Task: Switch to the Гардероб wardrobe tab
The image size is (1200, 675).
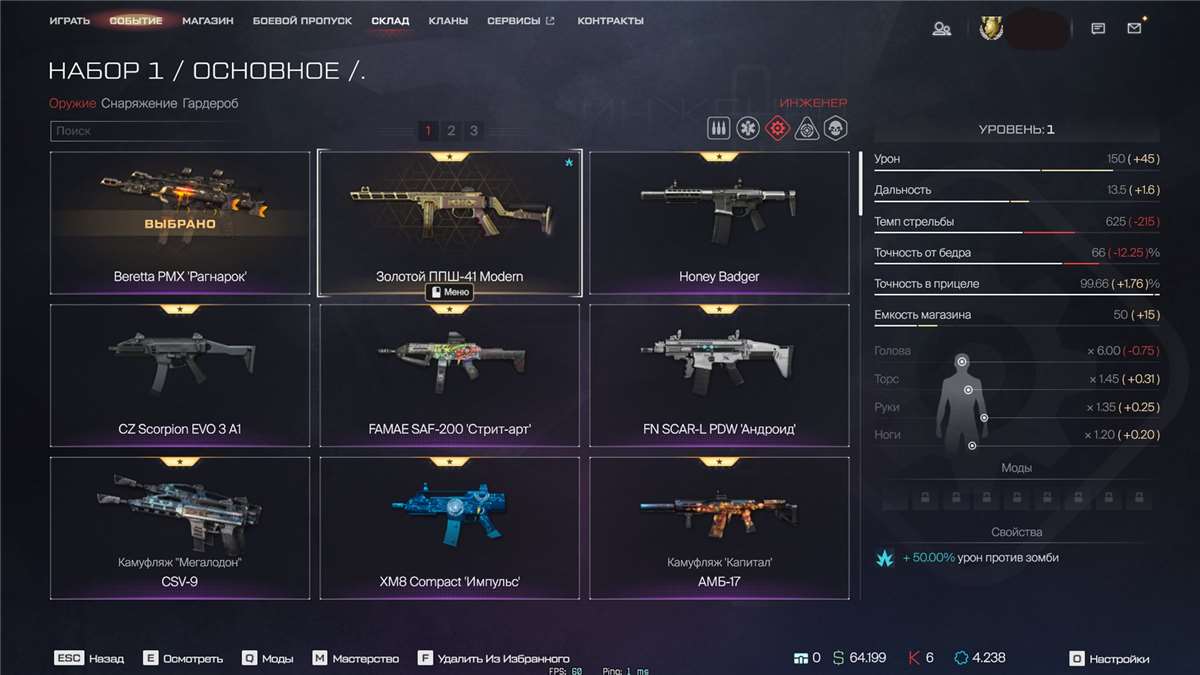Action: coord(211,103)
